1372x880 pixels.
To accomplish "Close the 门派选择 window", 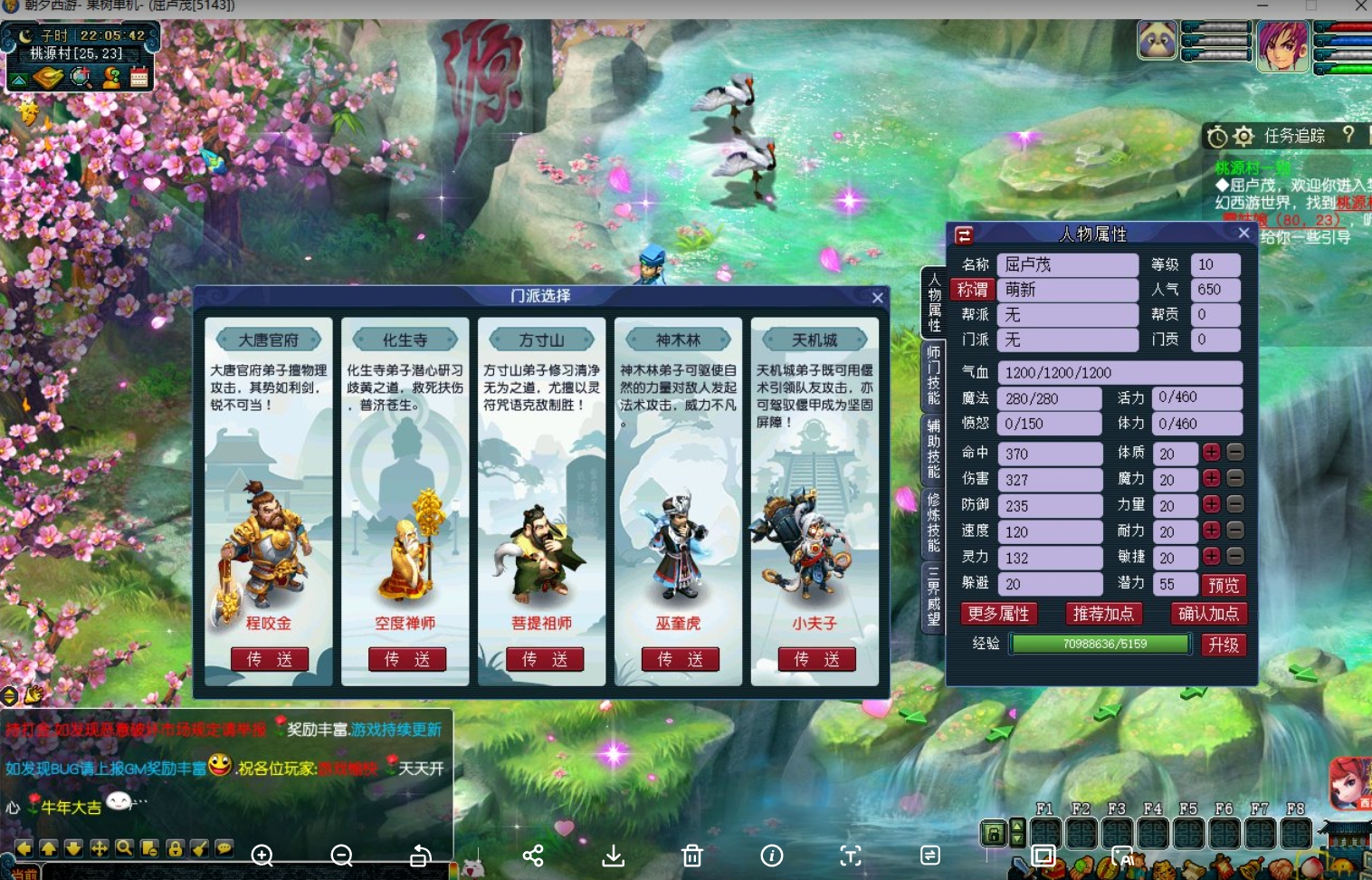I will click(877, 297).
